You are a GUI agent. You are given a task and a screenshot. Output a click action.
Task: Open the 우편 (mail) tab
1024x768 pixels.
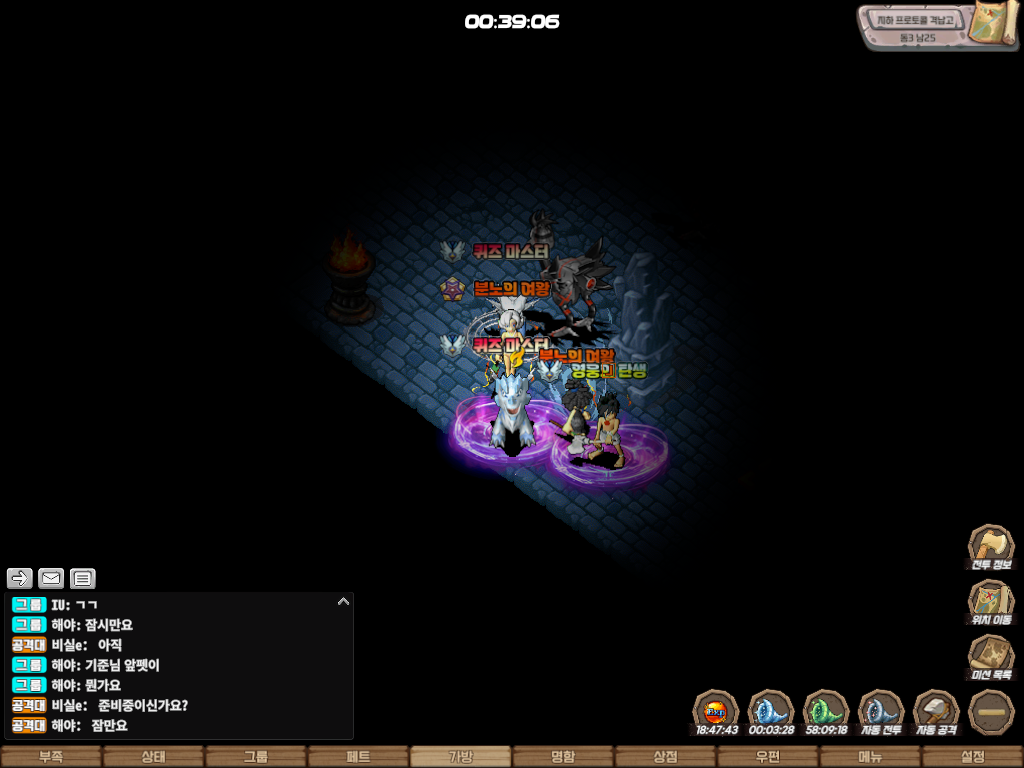(768, 757)
